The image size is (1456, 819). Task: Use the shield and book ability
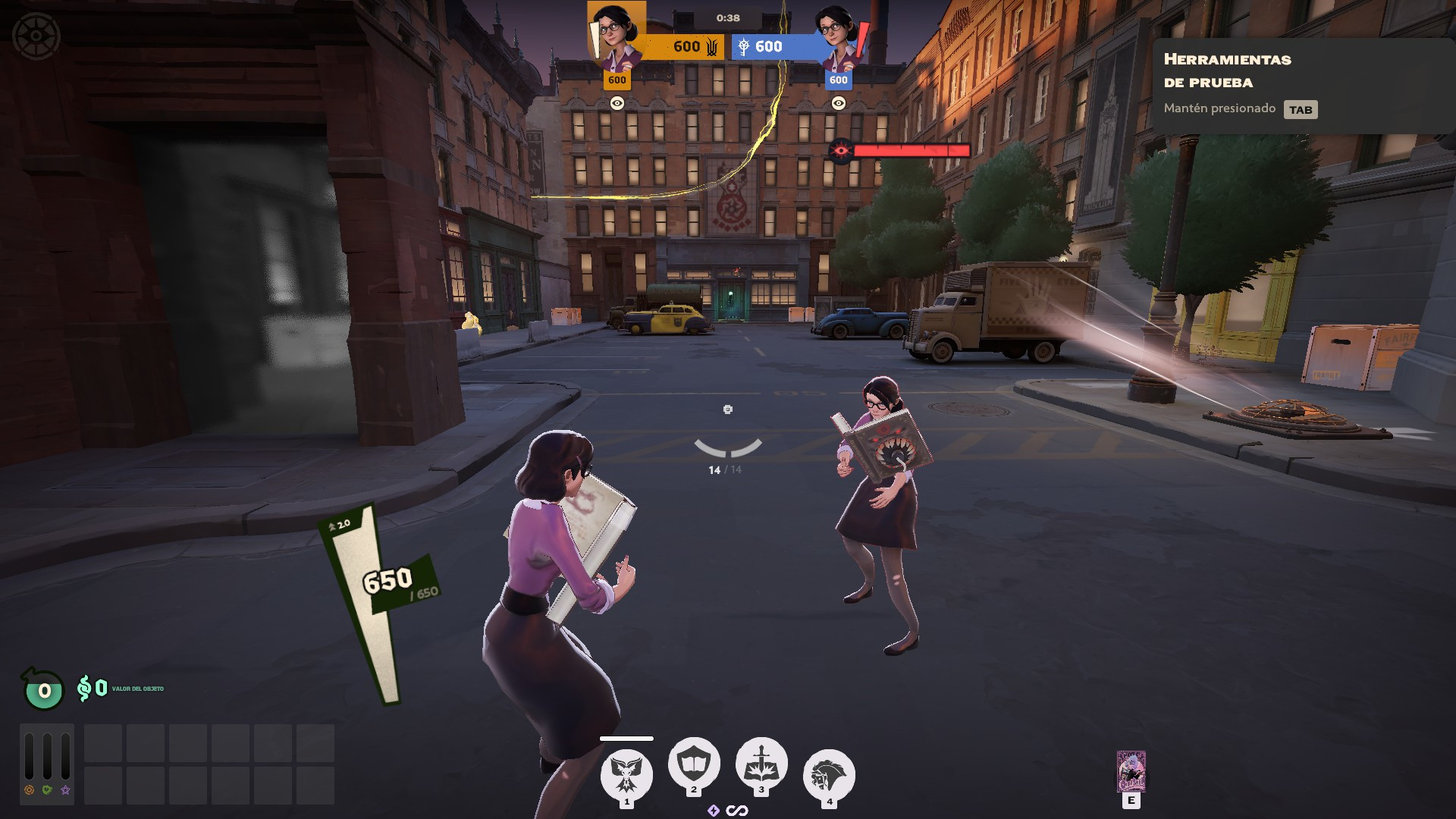[693, 764]
